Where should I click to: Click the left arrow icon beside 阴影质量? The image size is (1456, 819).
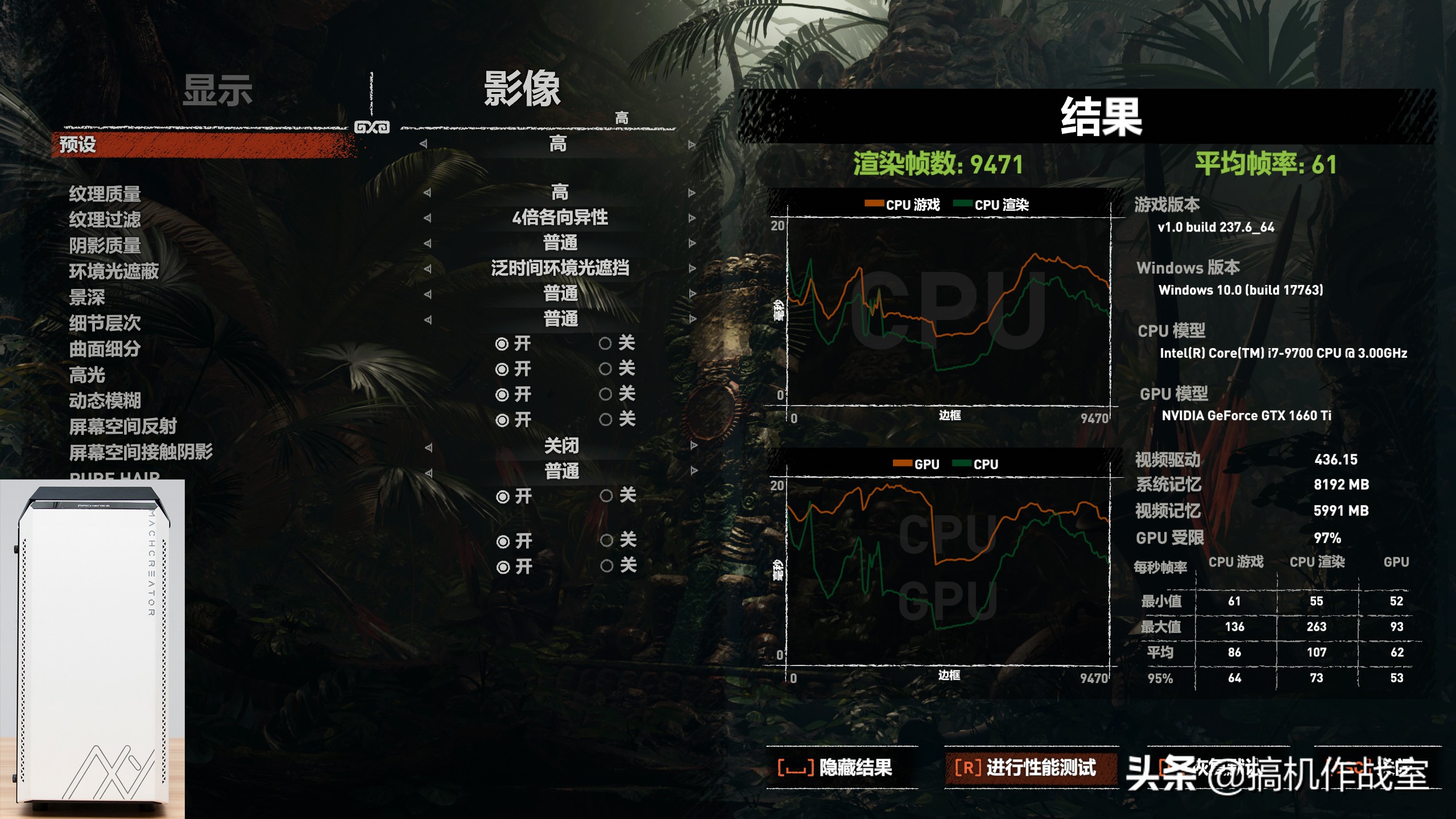428,243
